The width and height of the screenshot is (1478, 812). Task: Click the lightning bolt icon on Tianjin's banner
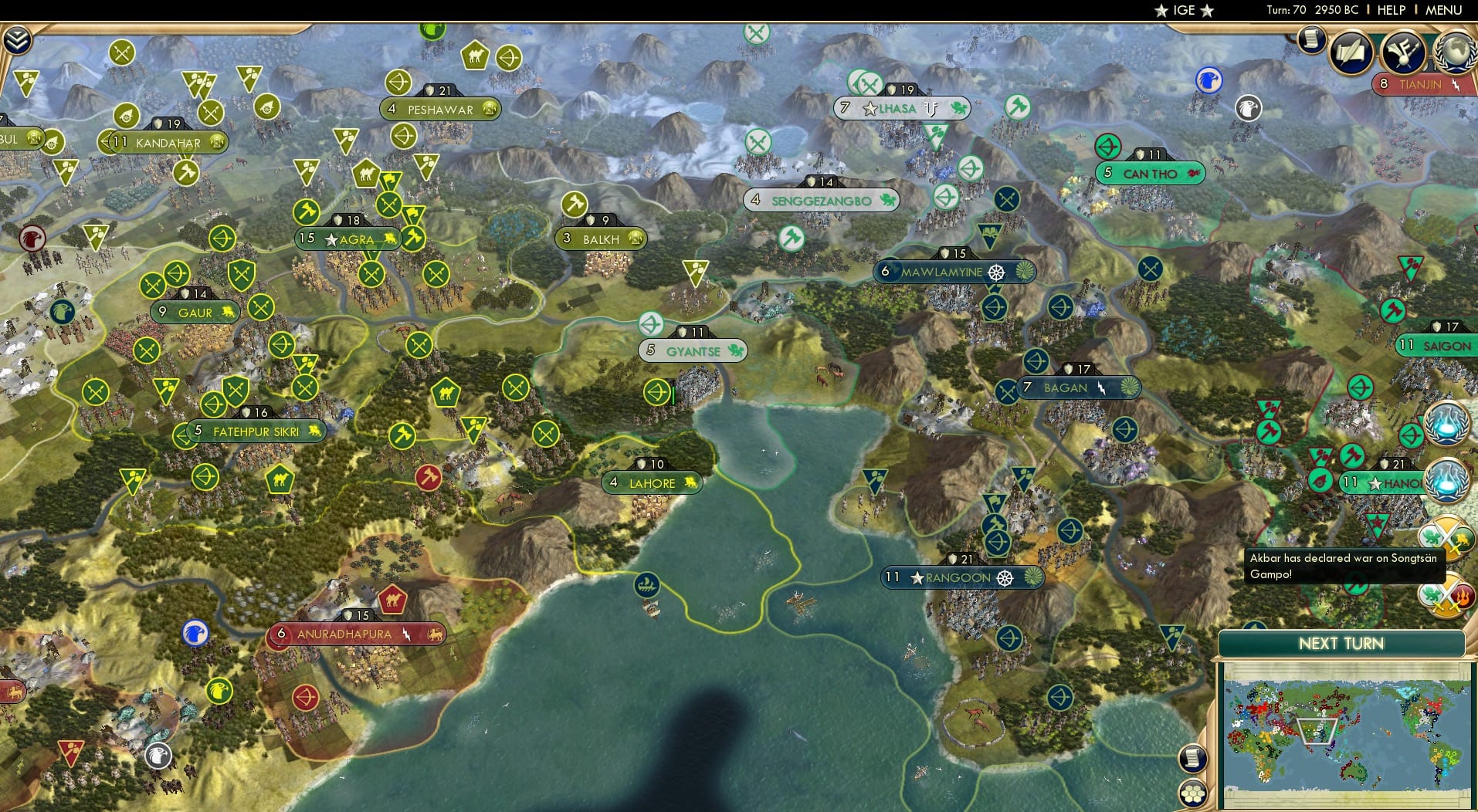1455,83
